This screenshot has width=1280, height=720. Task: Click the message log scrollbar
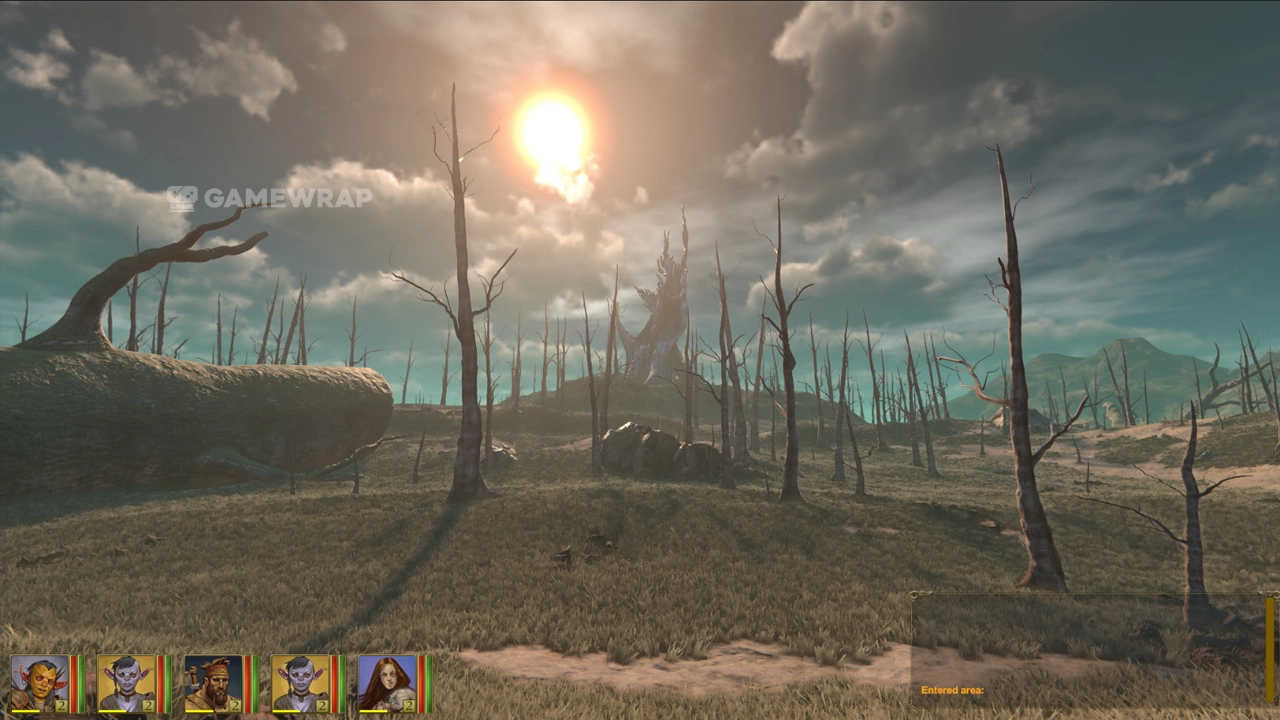coord(1270,650)
